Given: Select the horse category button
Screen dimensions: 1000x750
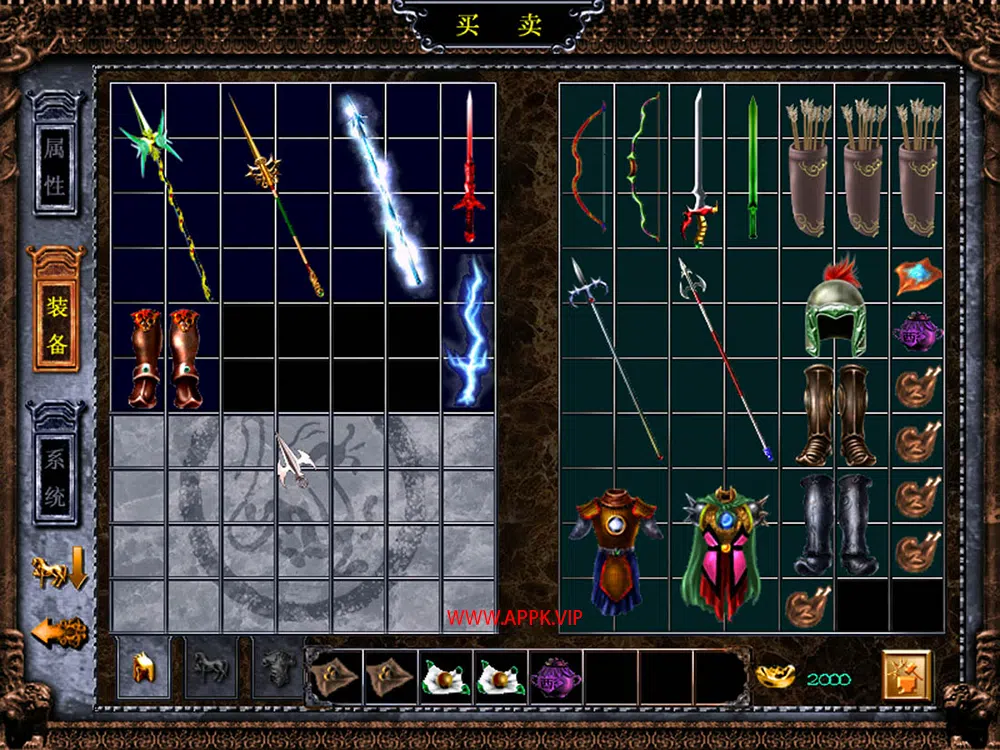Looking at the screenshot, I should tap(211, 666).
